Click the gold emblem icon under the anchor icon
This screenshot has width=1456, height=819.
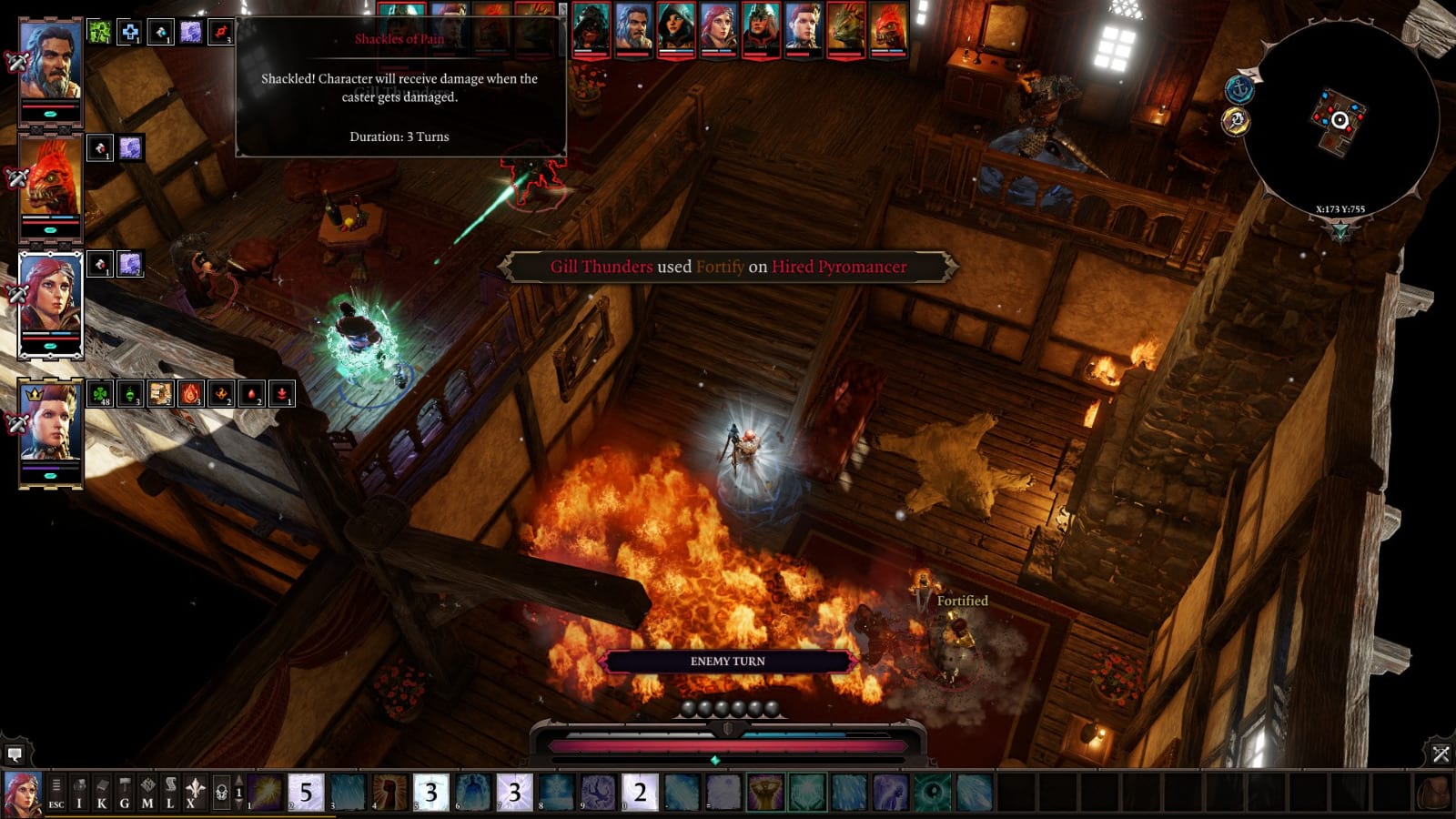(x=1237, y=121)
